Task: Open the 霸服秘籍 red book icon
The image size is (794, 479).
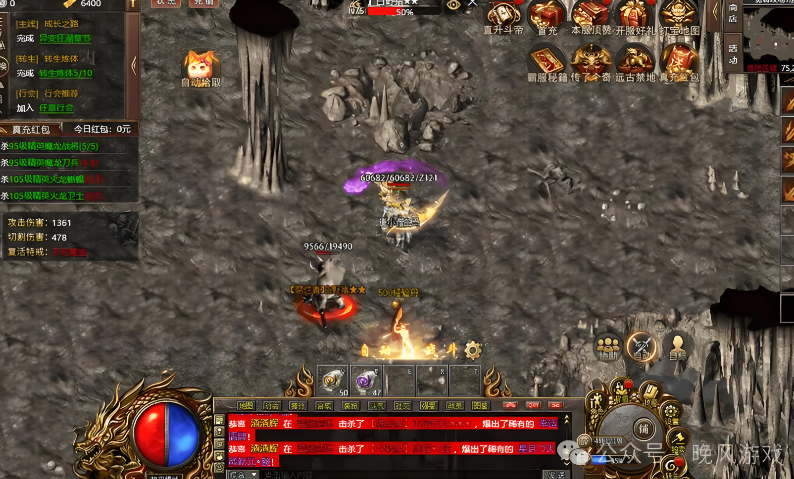Action: (x=547, y=60)
